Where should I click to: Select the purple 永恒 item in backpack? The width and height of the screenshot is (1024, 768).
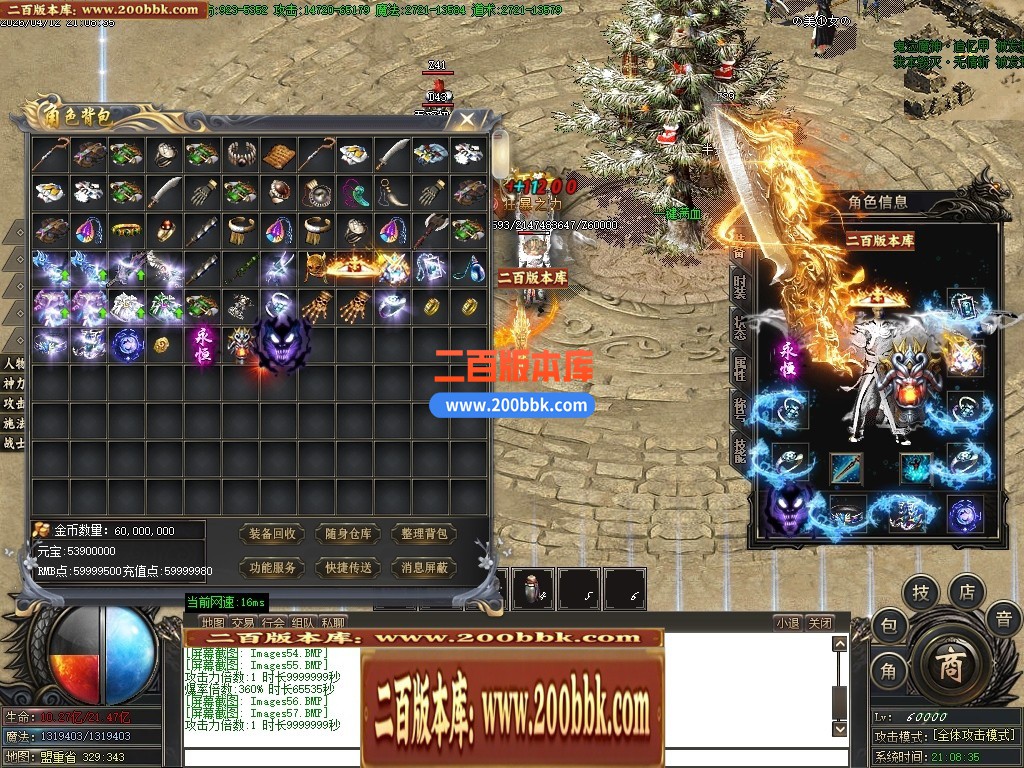point(202,344)
